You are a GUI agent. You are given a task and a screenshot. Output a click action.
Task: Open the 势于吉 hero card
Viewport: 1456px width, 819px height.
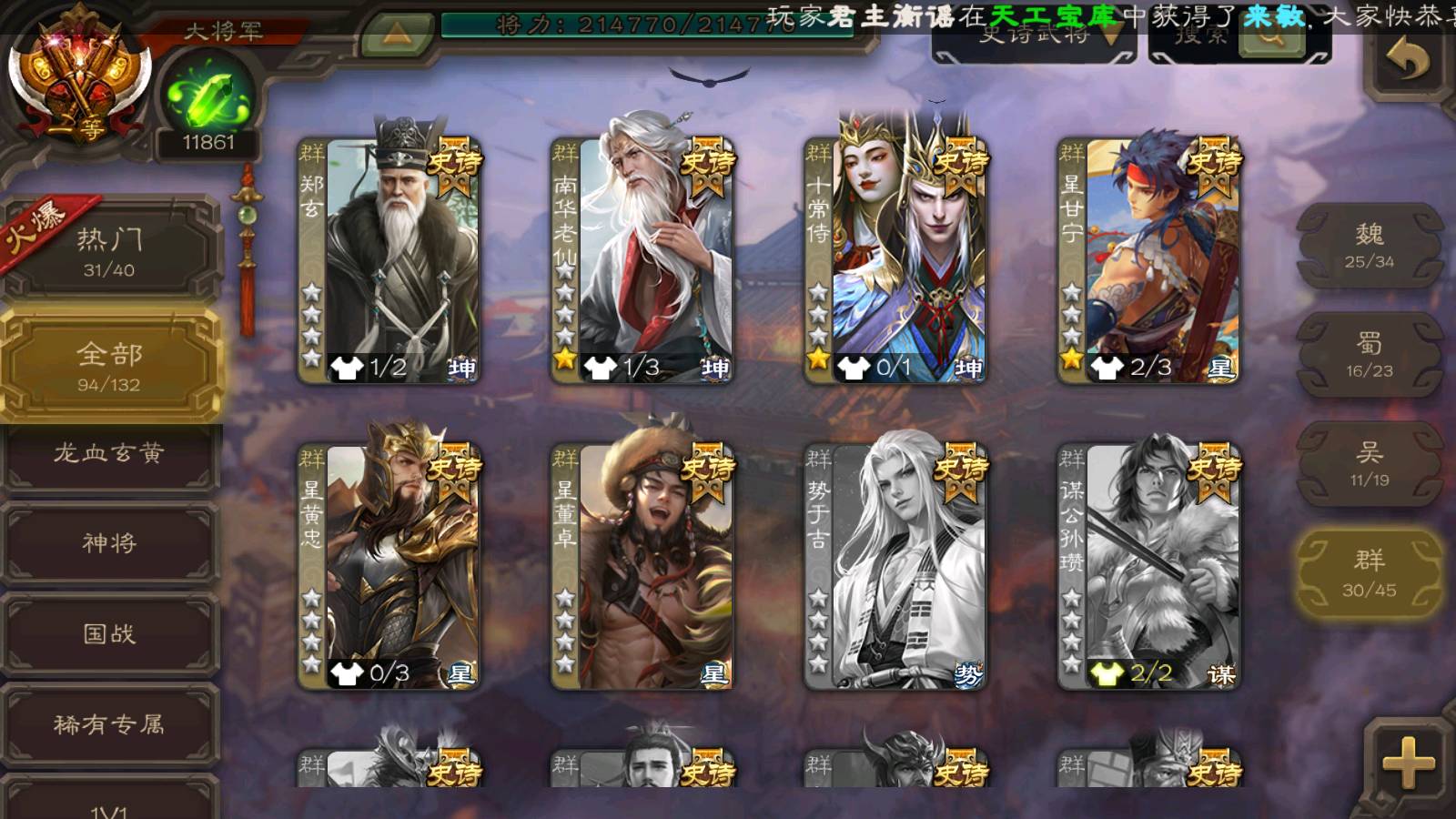coord(897,566)
